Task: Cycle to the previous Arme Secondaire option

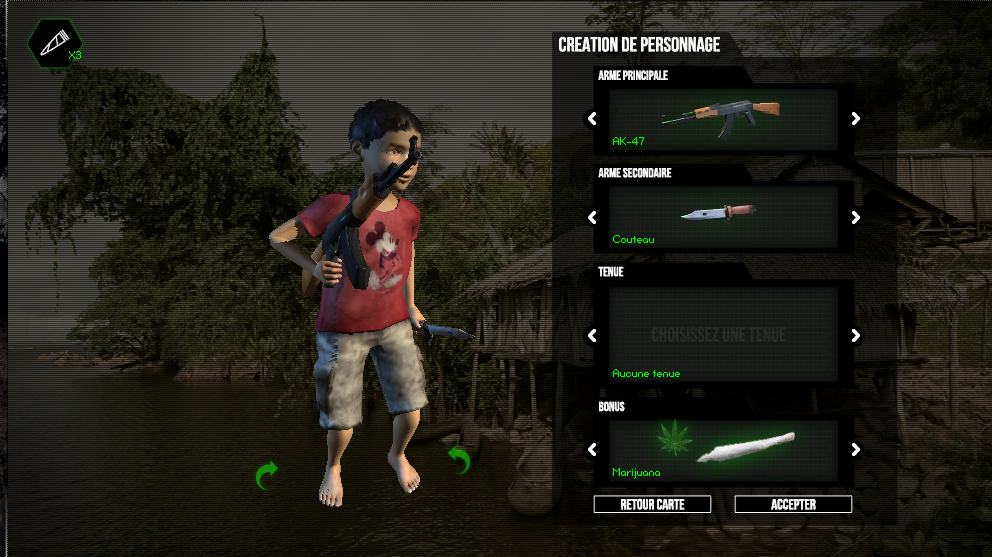Action: pos(592,217)
